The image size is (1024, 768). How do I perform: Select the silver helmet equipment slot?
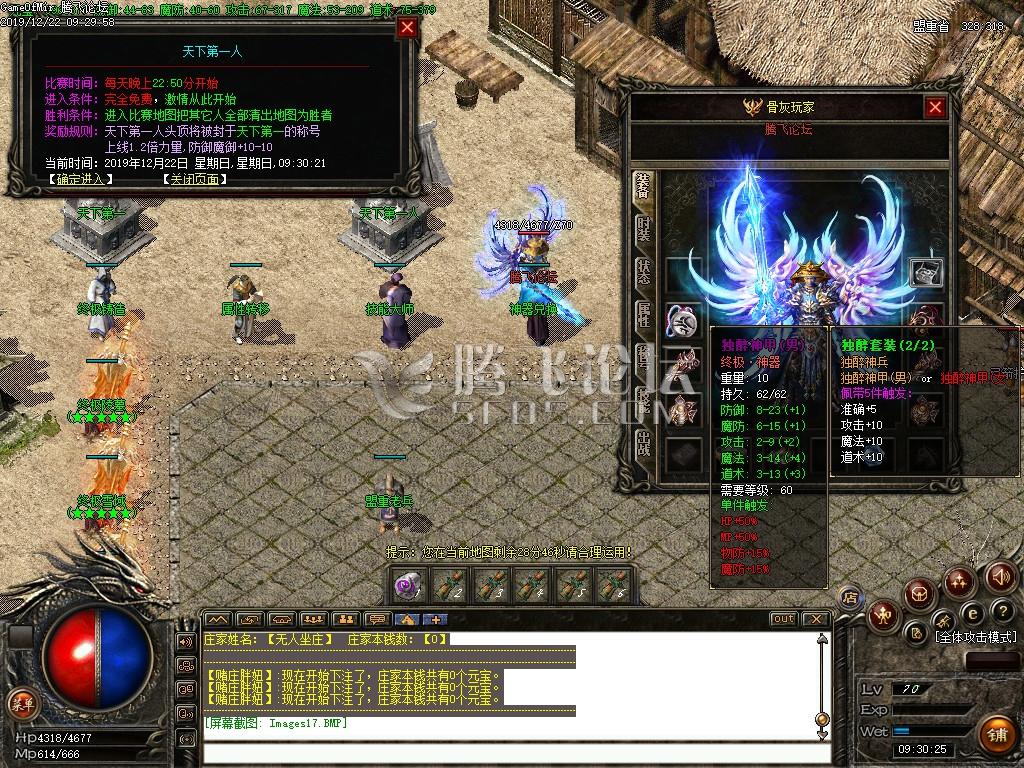point(925,271)
